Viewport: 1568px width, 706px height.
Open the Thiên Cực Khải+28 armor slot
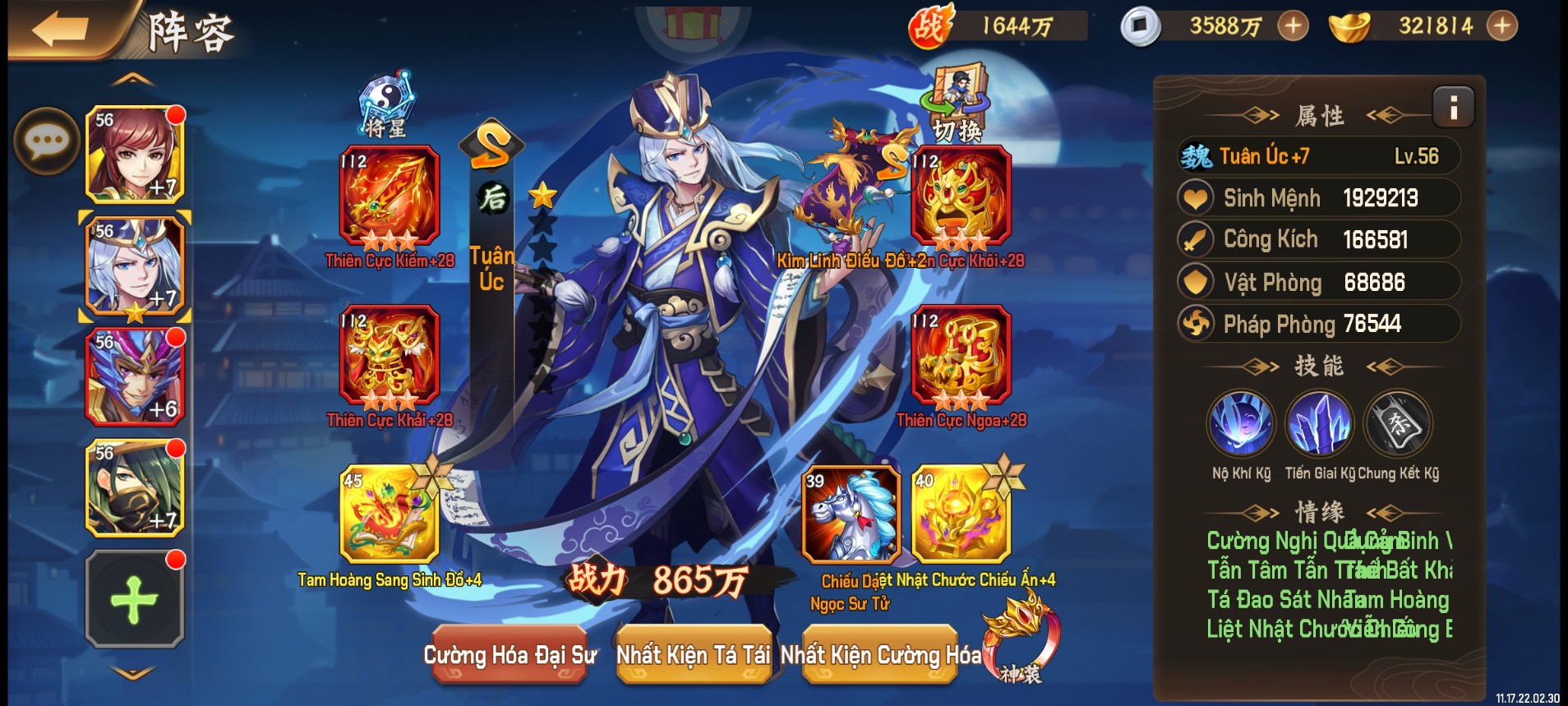[x=385, y=365]
